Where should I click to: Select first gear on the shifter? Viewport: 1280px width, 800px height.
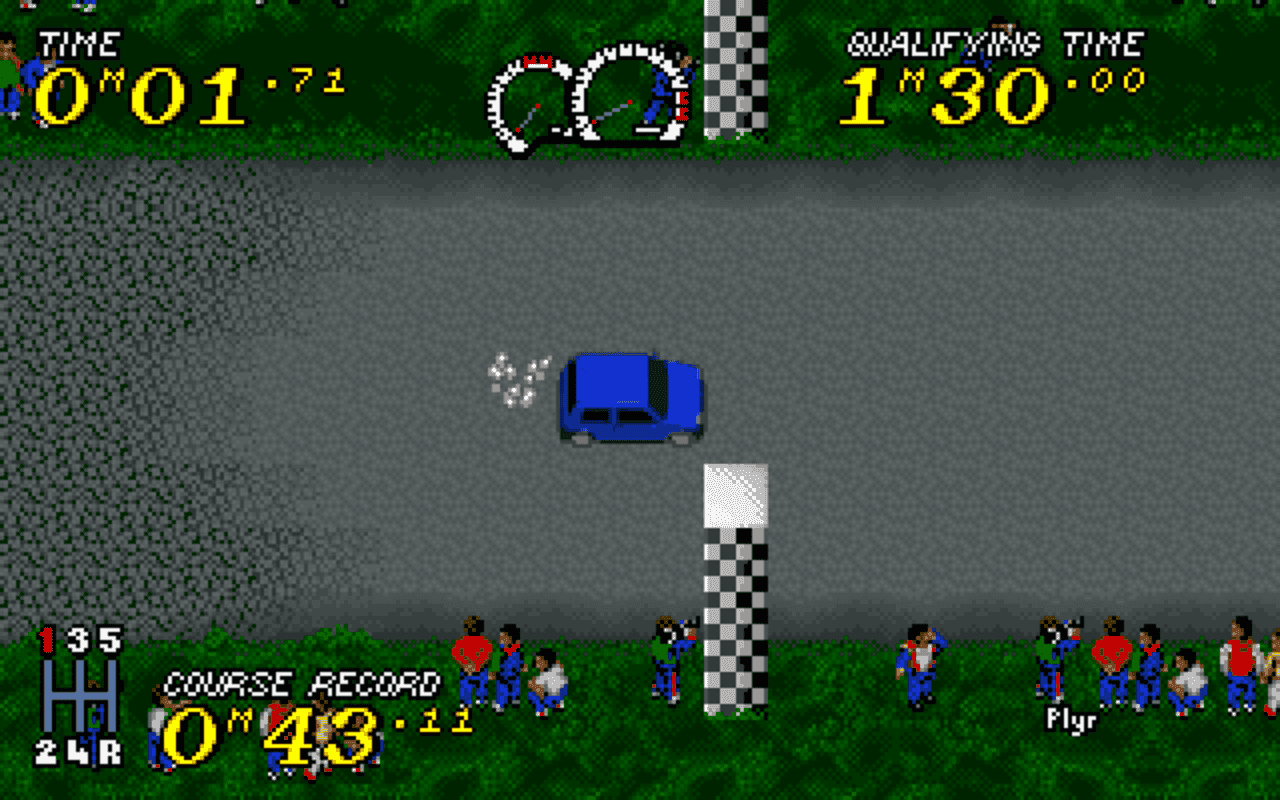(x=46, y=637)
